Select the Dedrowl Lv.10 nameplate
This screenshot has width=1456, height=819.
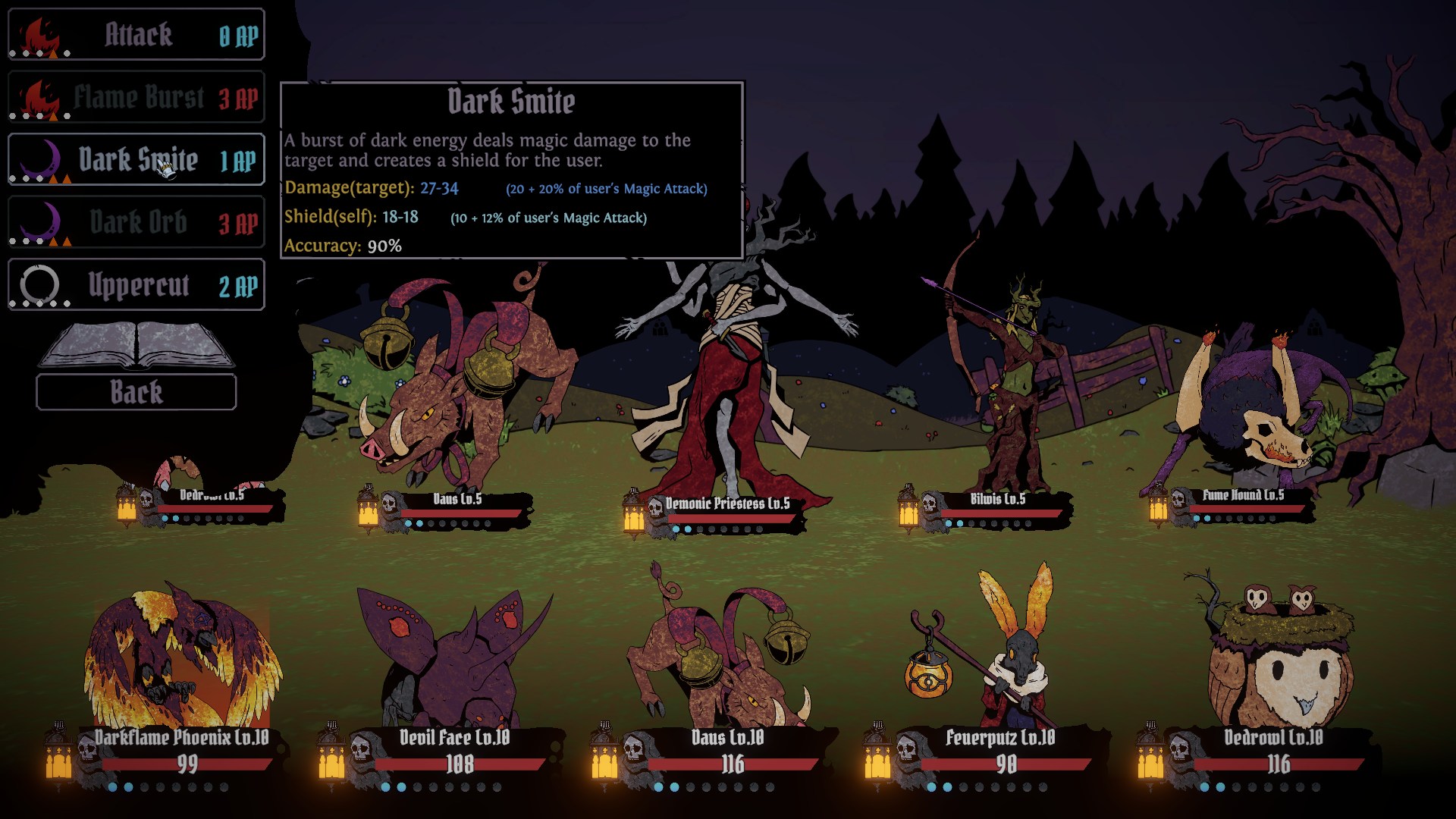click(x=1273, y=739)
